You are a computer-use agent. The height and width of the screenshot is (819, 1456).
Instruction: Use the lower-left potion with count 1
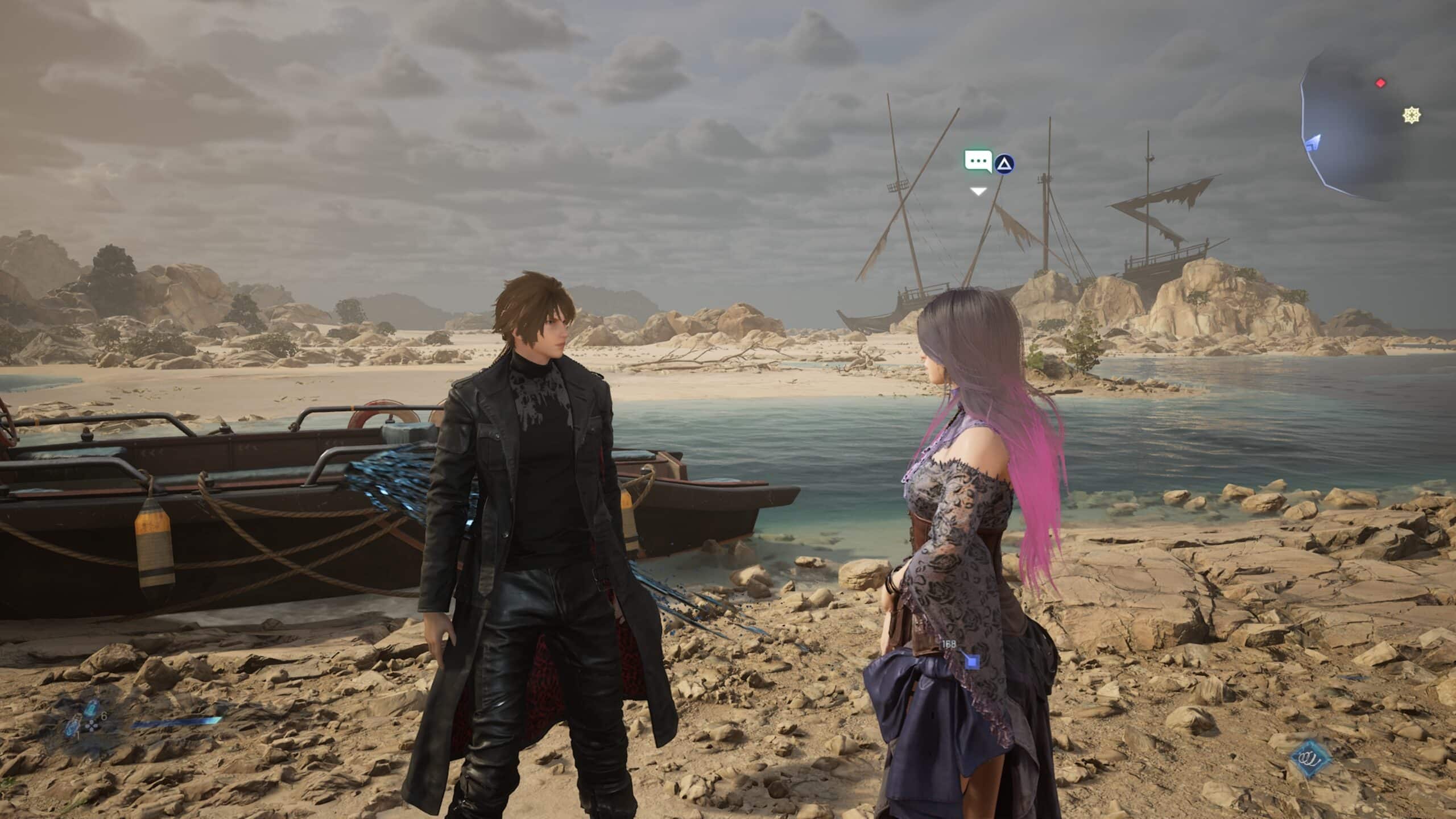coord(72,729)
